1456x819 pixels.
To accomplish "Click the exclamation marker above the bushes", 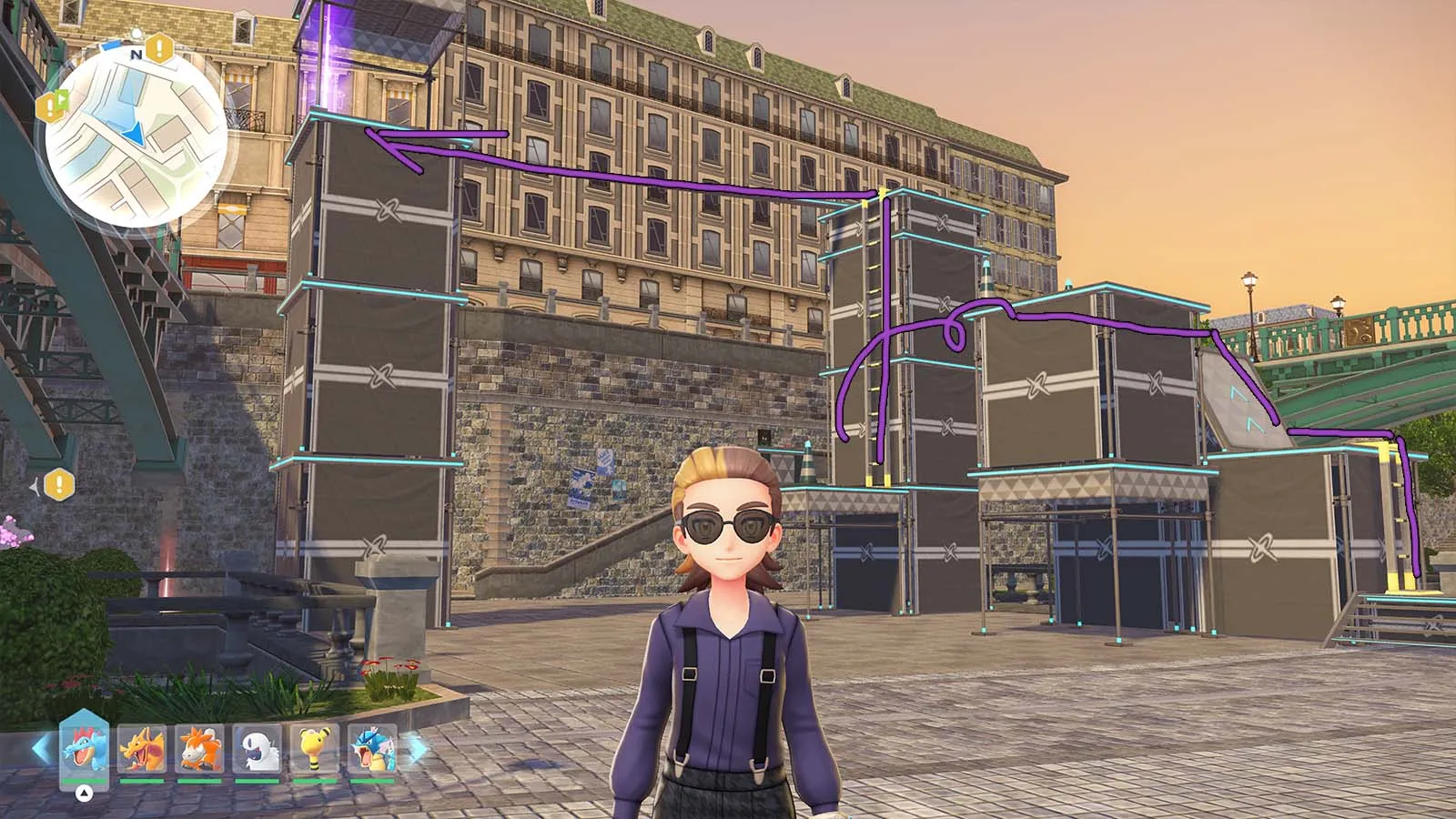I will pyautogui.click(x=59, y=484).
